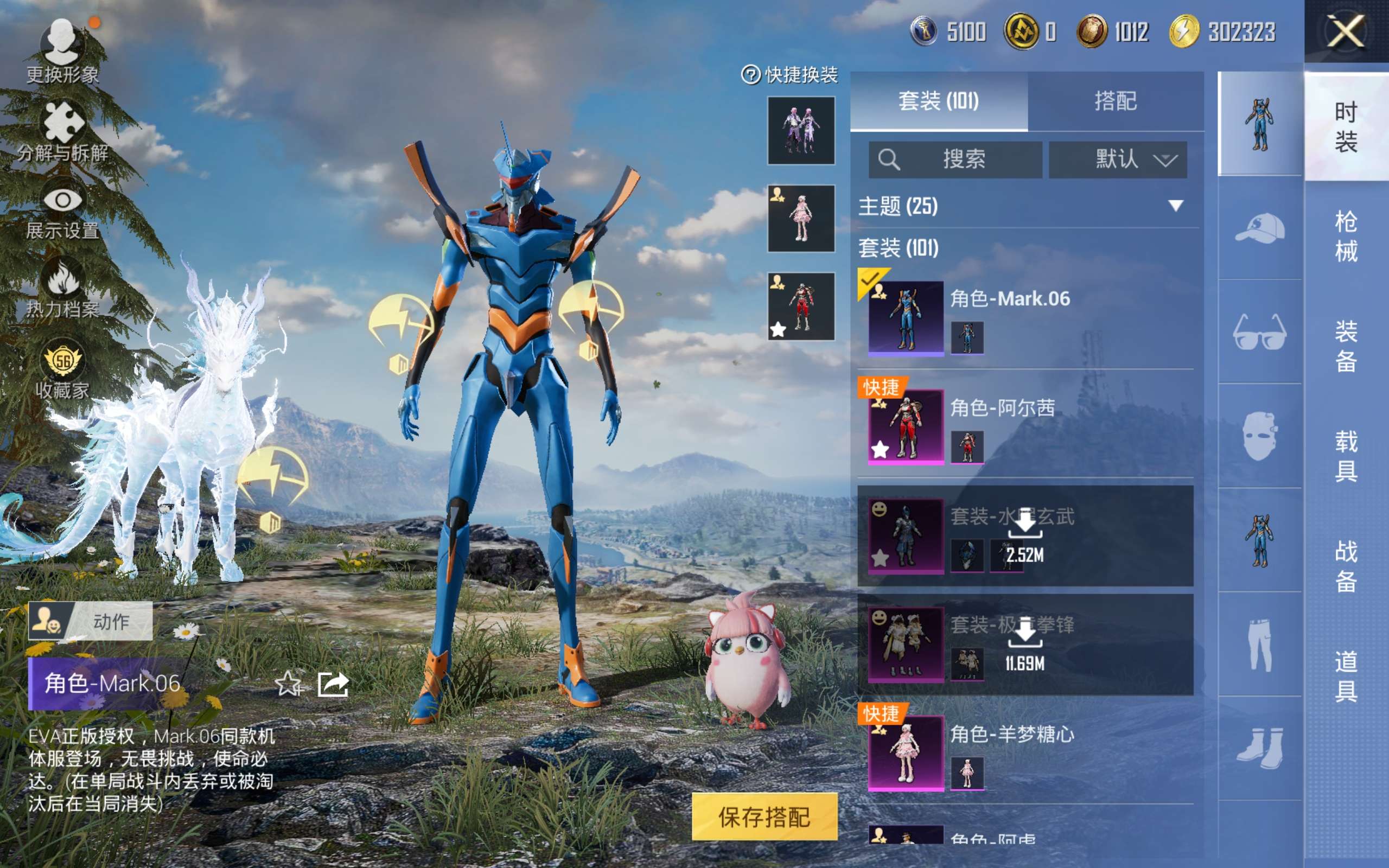Open 热力档案 heat archive
This screenshot has width=1389, height=868.
(x=62, y=288)
